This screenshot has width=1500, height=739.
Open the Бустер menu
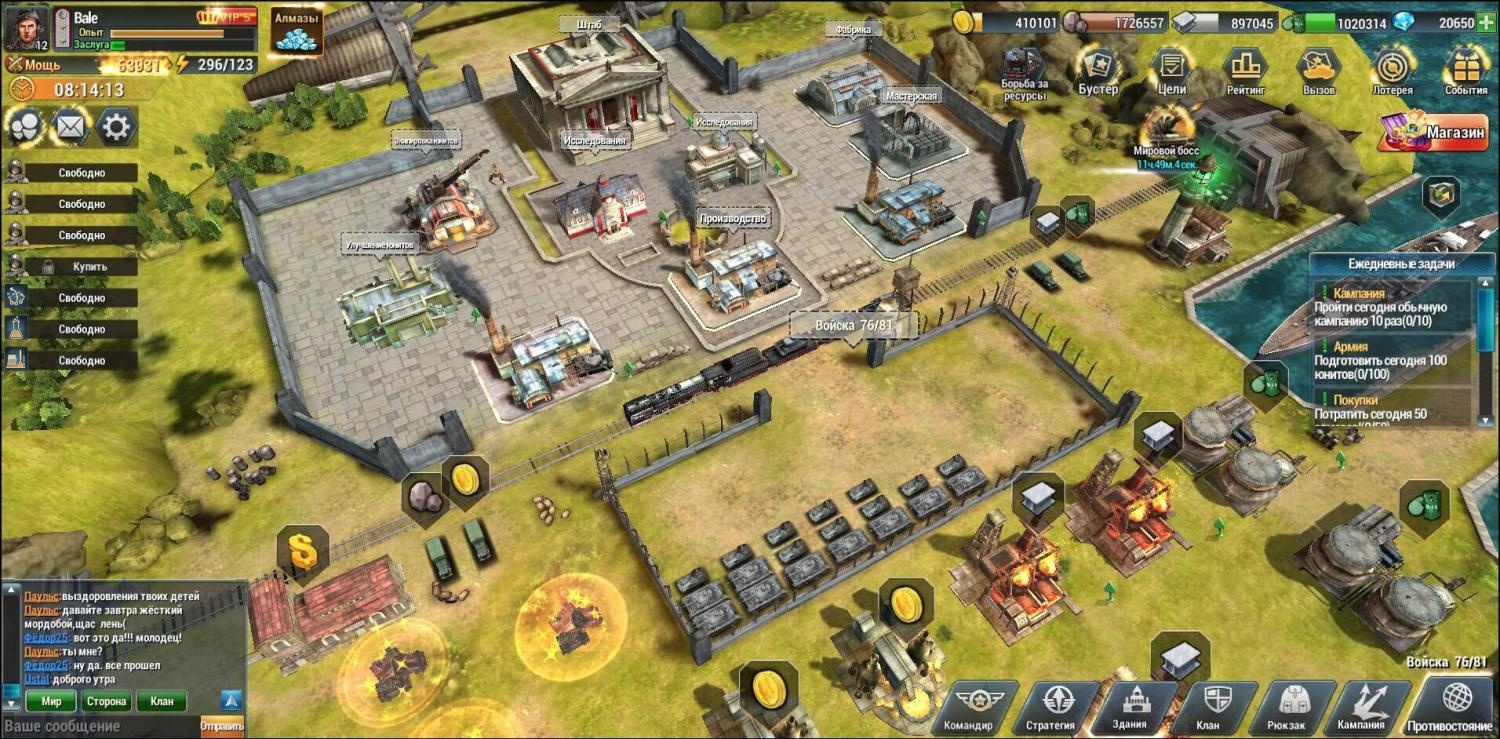[1098, 69]
